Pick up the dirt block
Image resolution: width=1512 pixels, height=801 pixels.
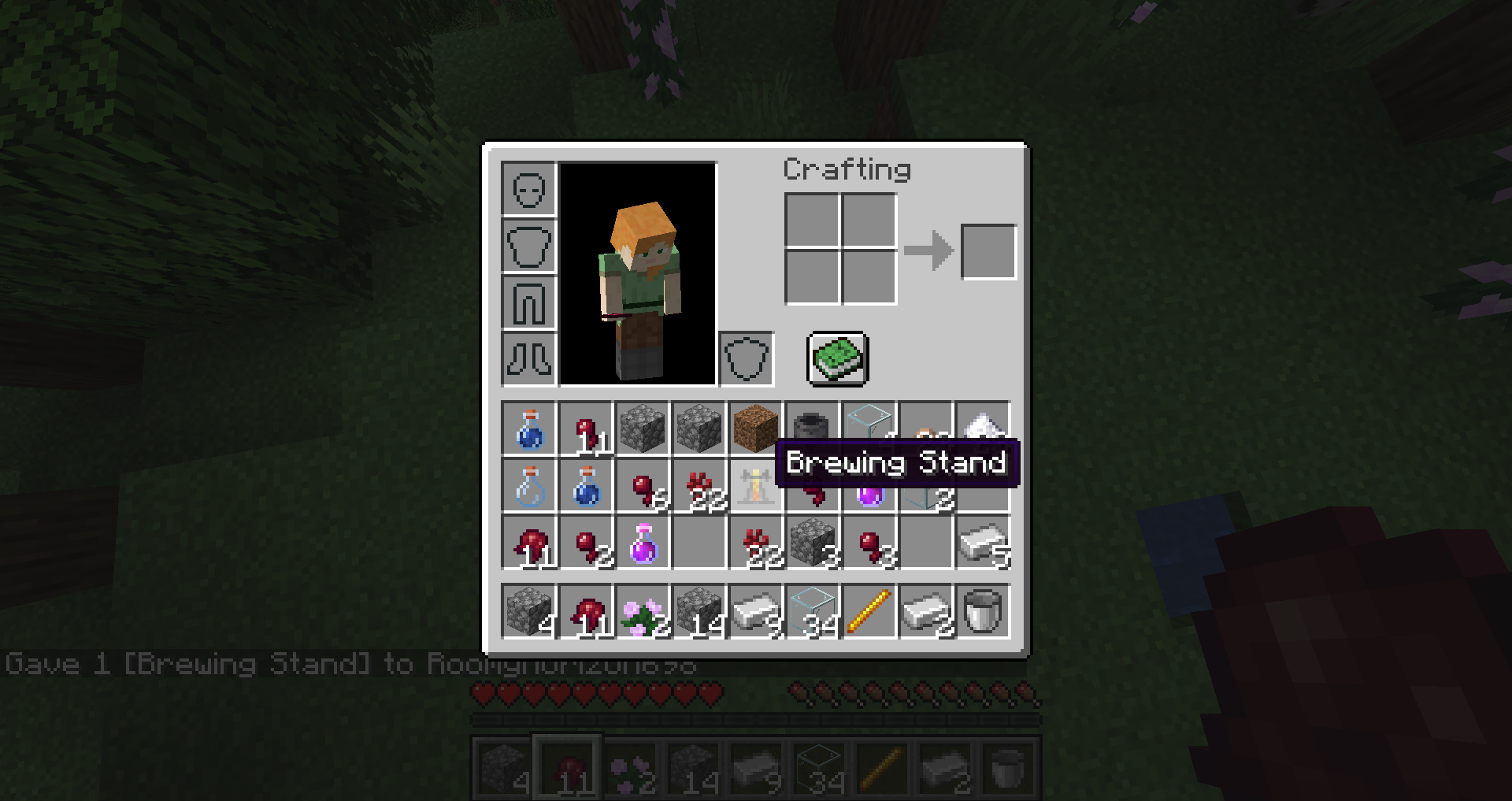[x=755, y=428]
